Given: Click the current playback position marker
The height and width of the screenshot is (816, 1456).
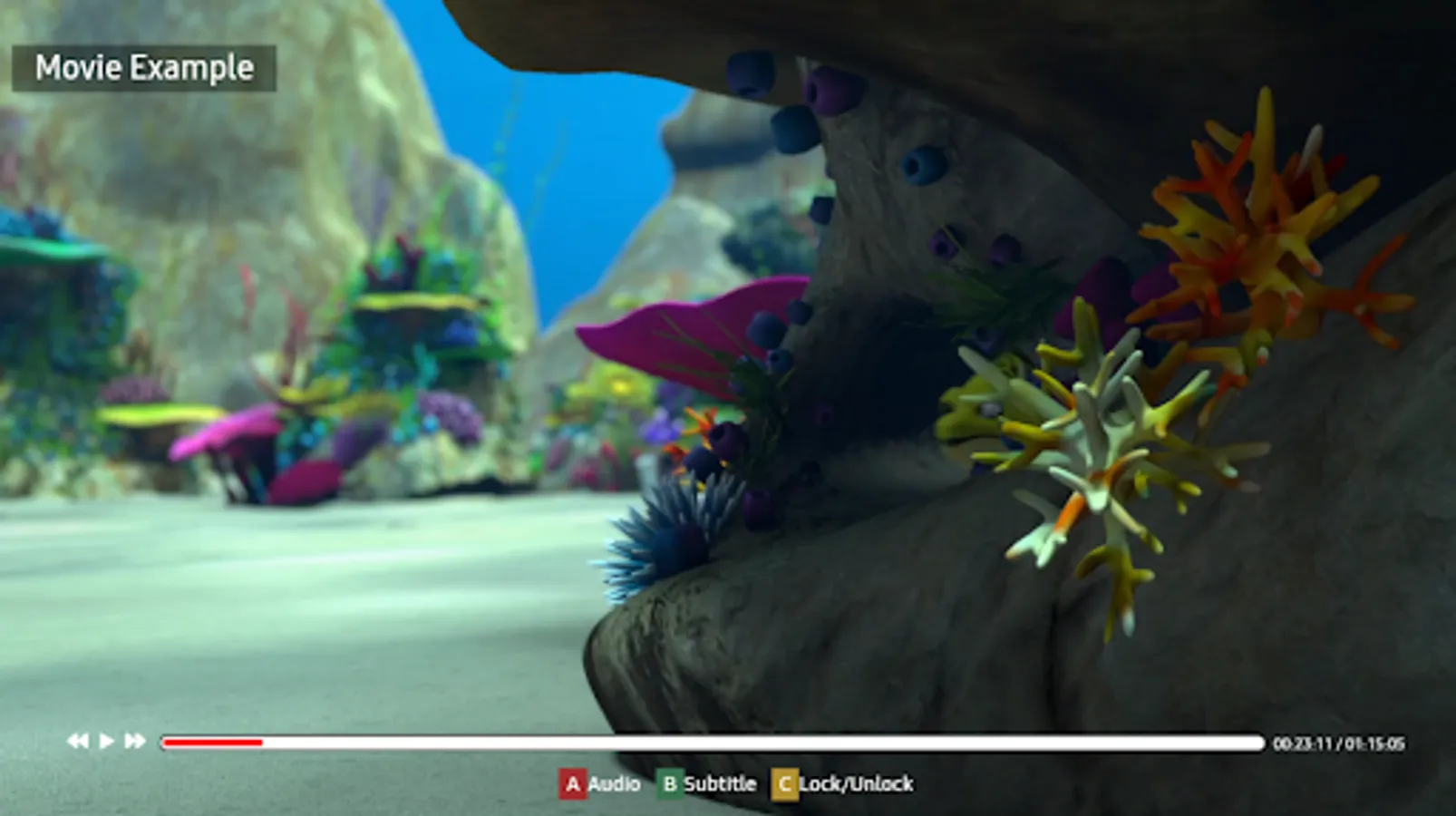Looking at the screenshot, I should 262,742.
